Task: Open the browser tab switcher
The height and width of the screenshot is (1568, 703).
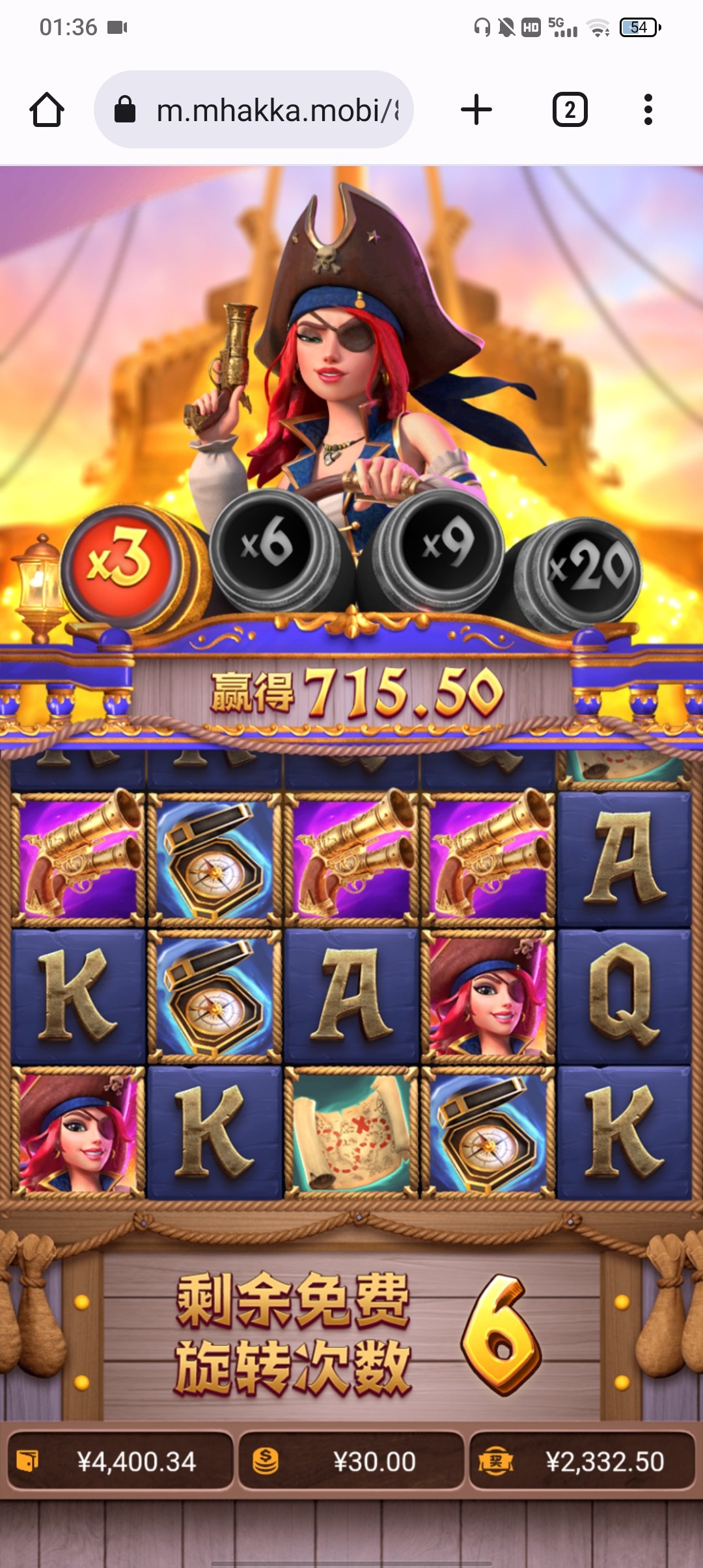Action: click(x=570, y=109)
